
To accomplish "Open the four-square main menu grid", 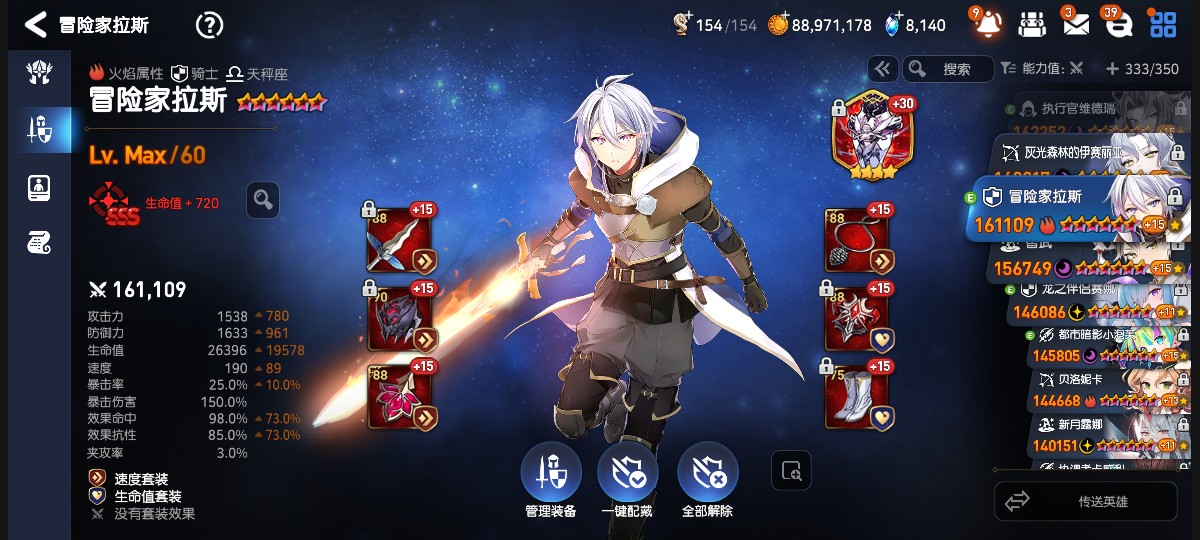I will [1163, 24].
